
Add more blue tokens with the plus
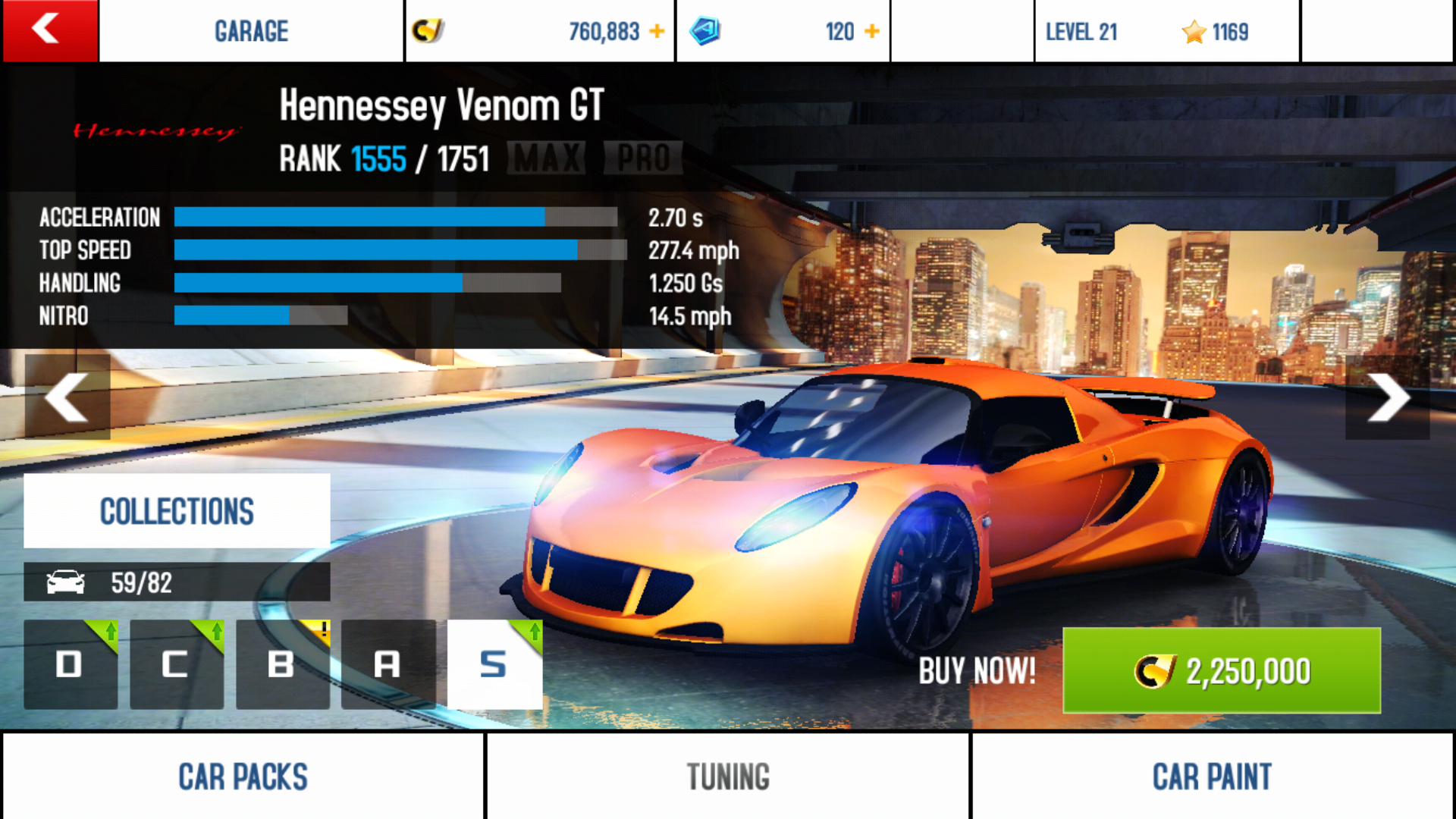(x=872, y=31)
